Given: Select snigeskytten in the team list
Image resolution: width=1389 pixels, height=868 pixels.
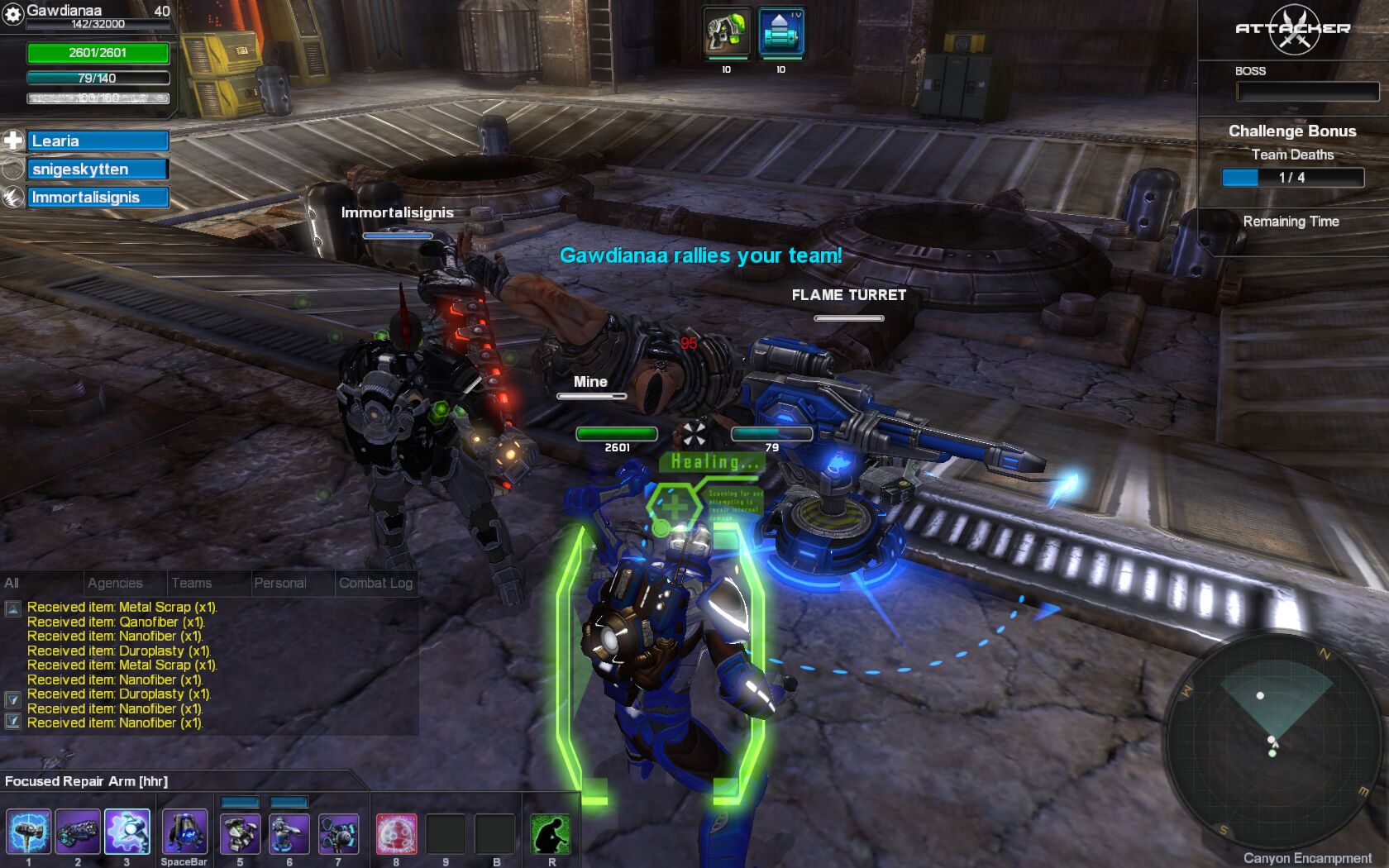Looking at the screenshot, I should (98, 169).
